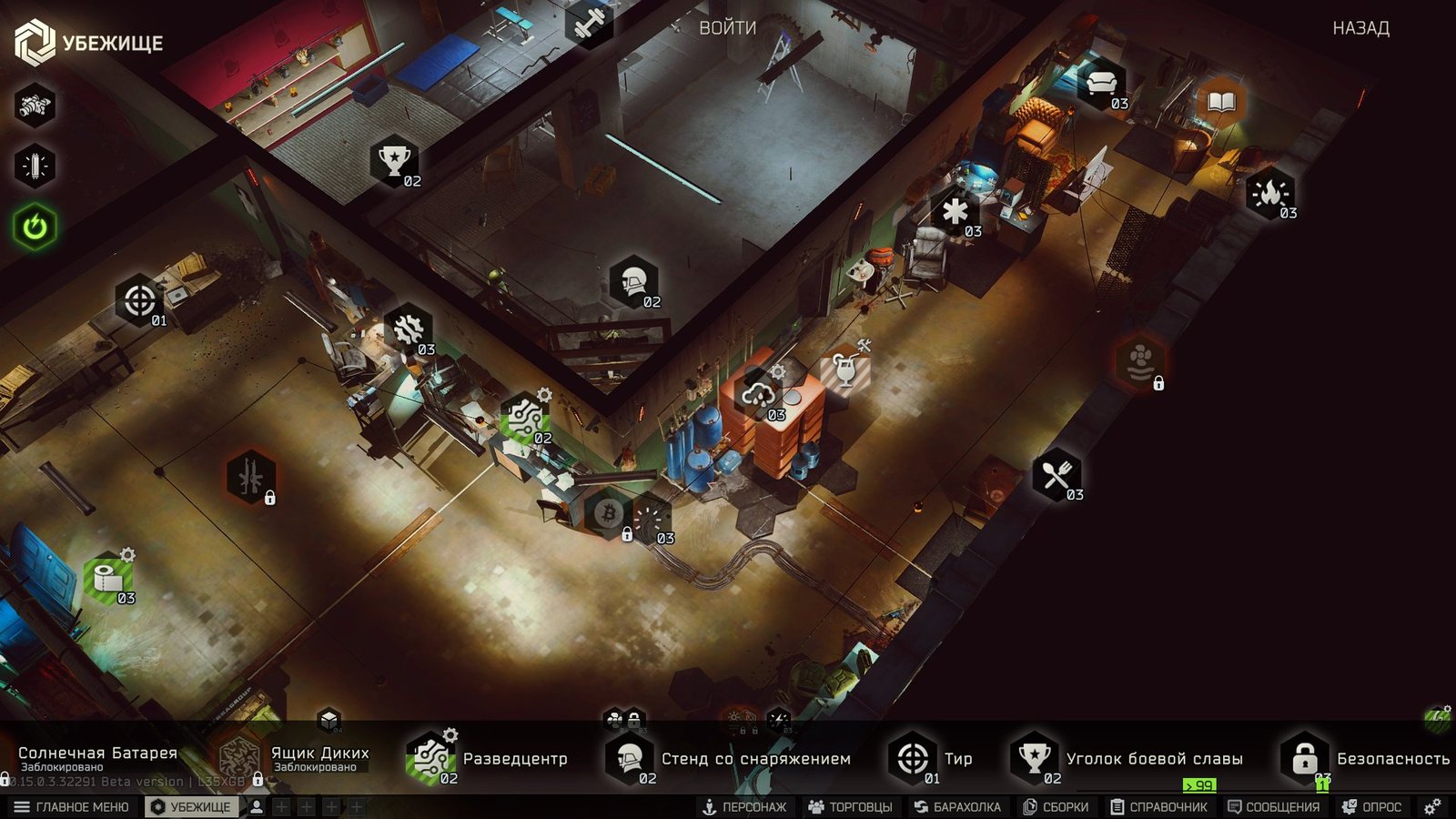The width and height of the screenshot is (1456, 819).
Task: Toggle the green power generator button
Action: pos(35,227)
